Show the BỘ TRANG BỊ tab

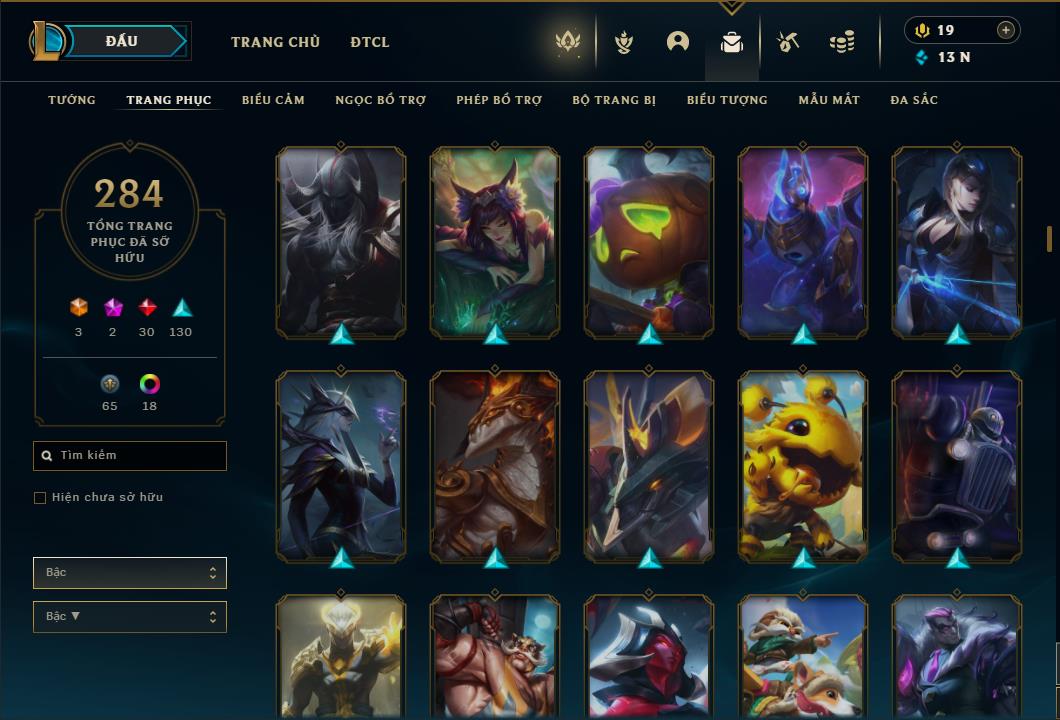point(614,100)
